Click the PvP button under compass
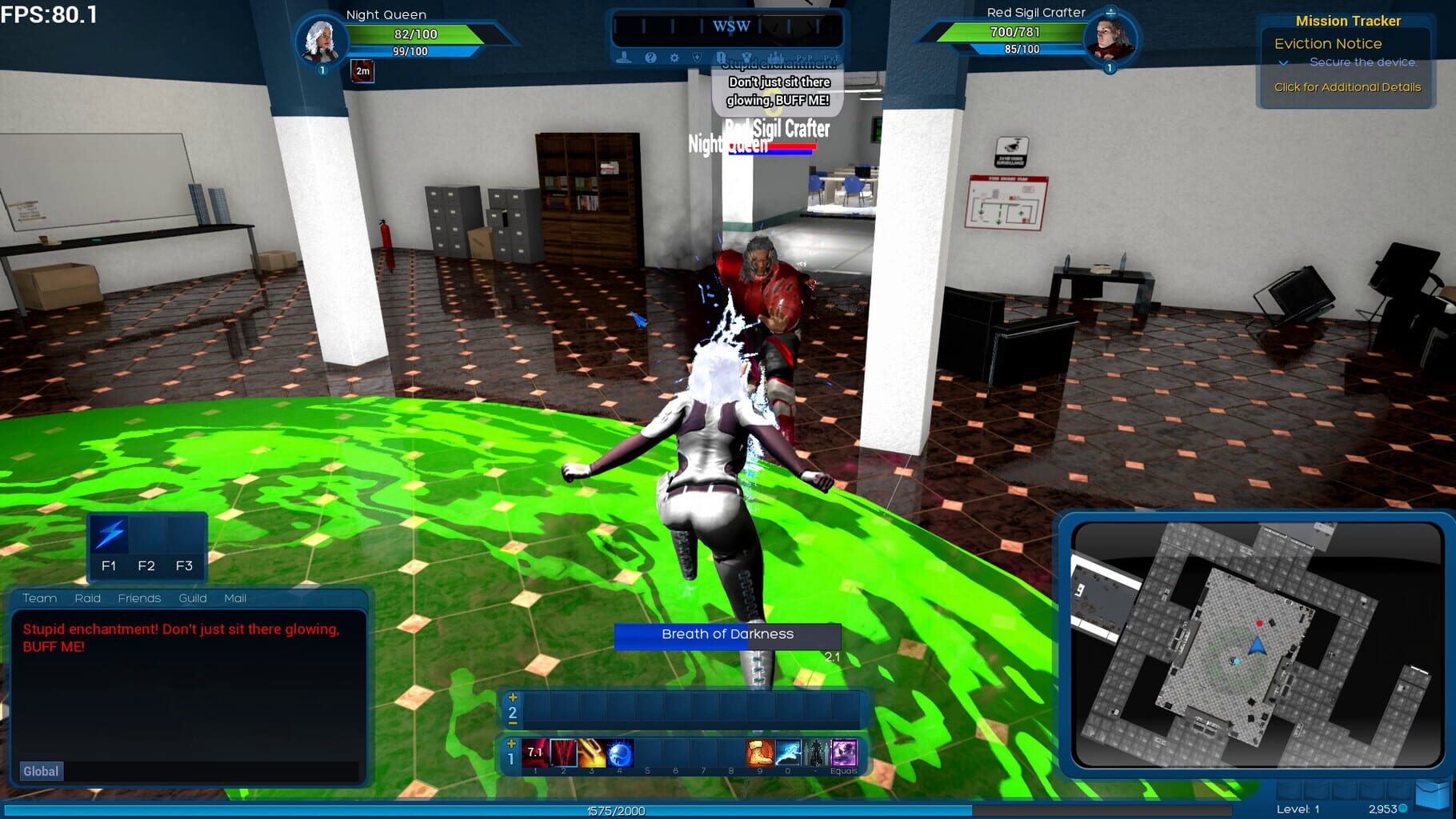Viewport: 1456px width, 819px height. (804, 58)
